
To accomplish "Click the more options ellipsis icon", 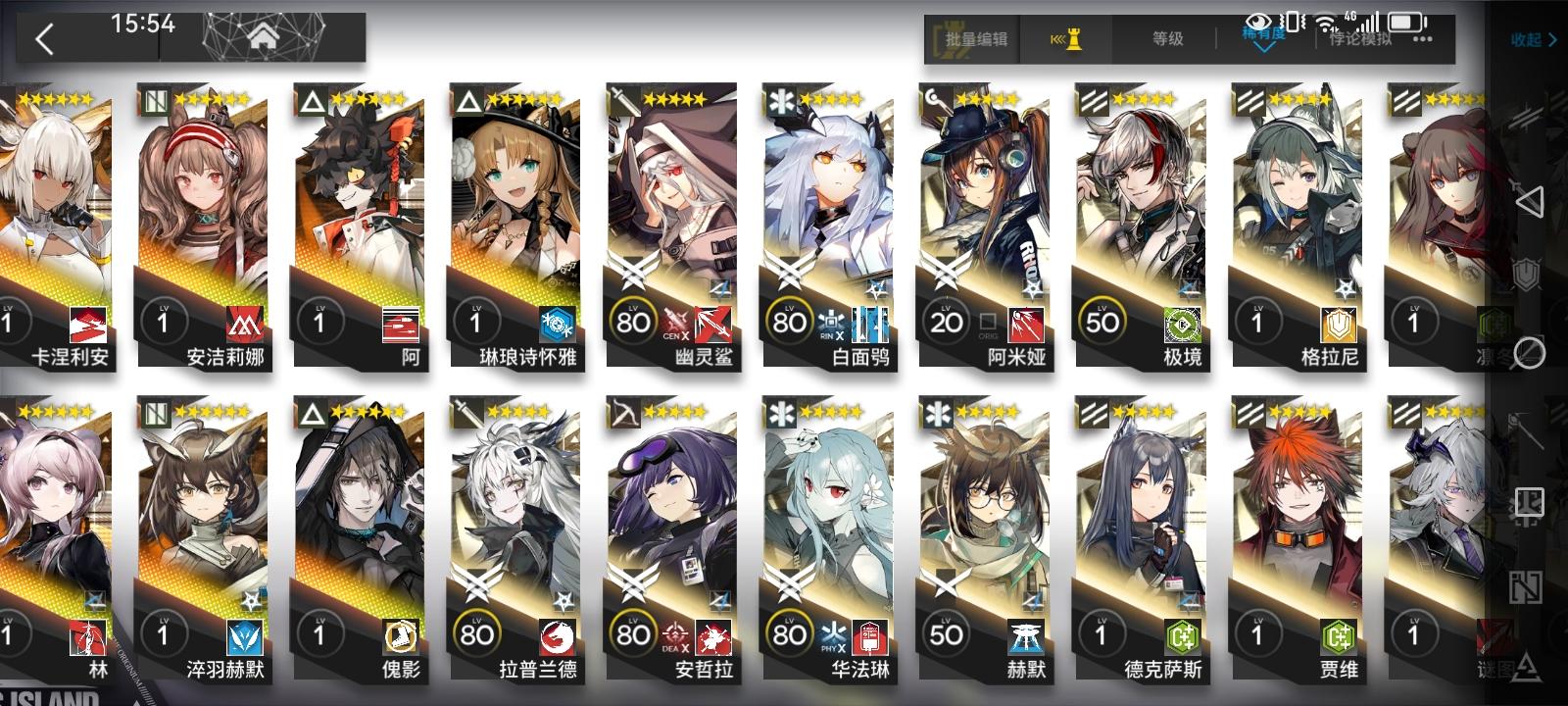I will click(1420, 40).
